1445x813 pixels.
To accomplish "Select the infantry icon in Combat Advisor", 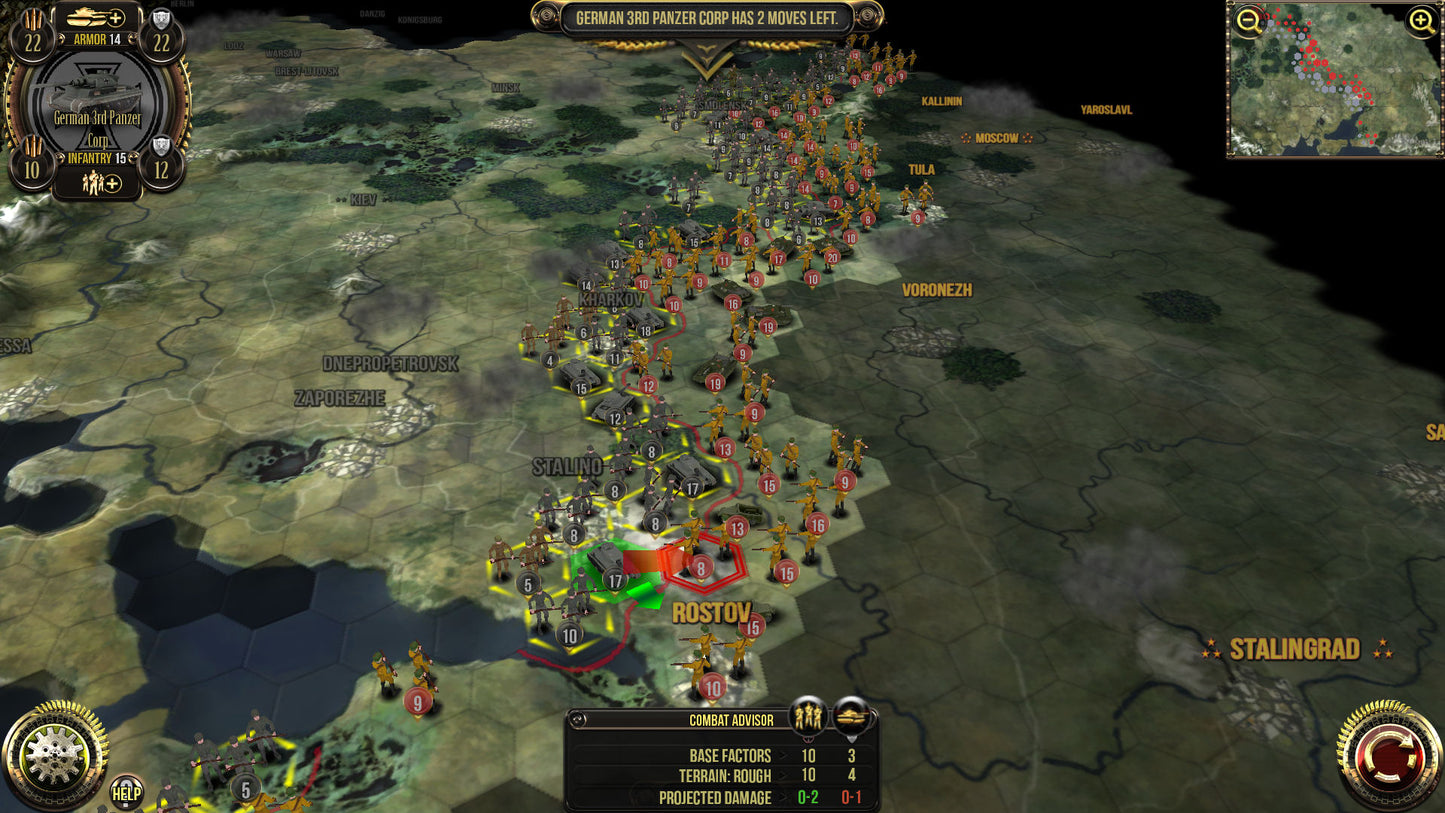I will [808, 715].
